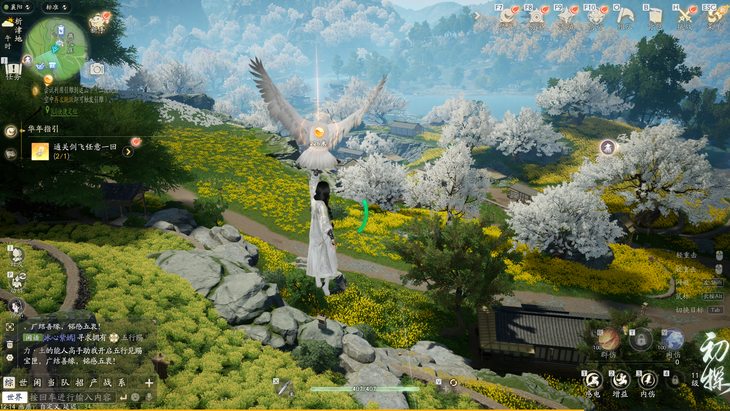
Task: Click the camera photo mode icon
Action: [97, 69]
